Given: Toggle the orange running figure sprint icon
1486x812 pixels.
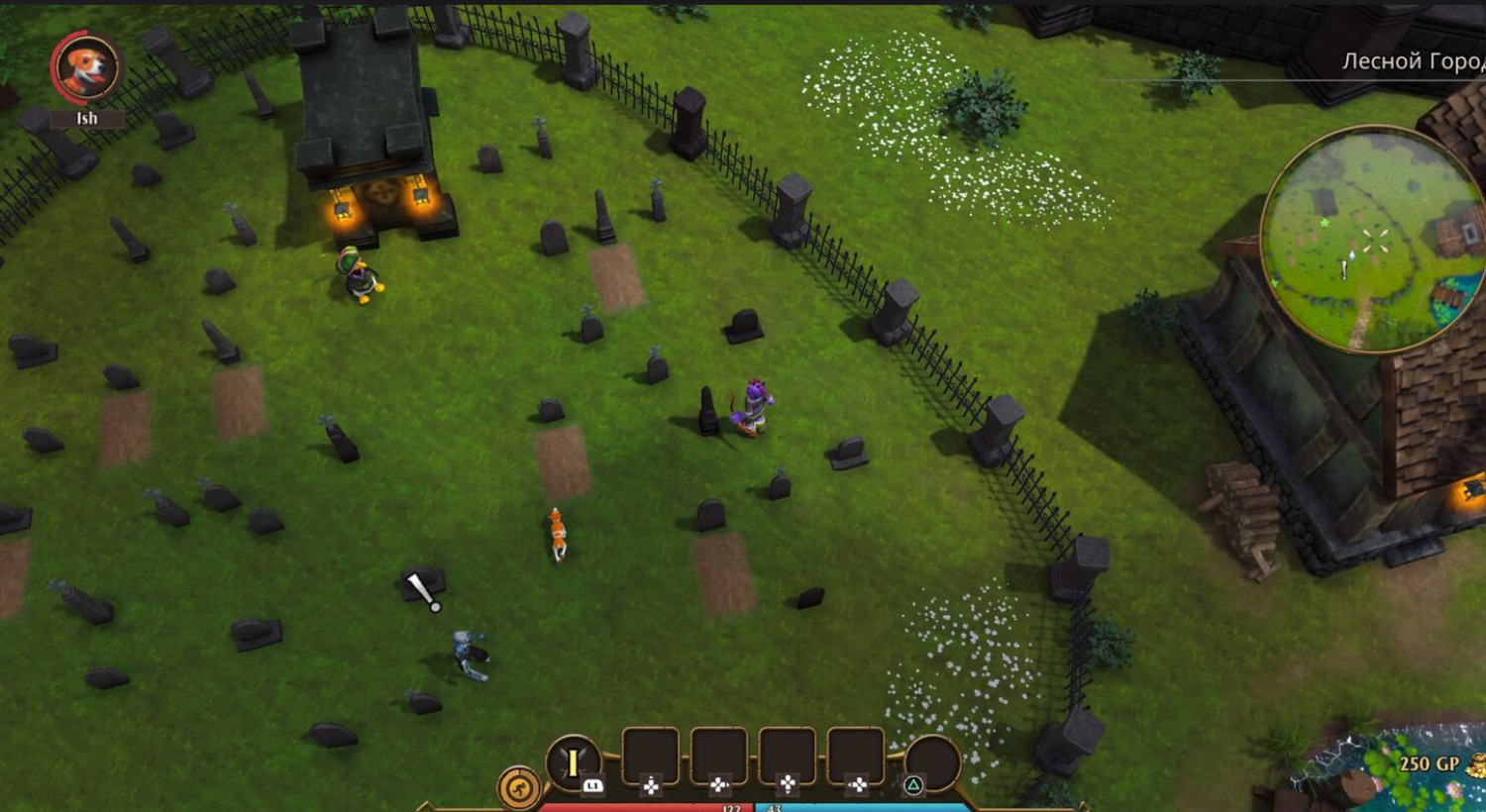Looking at the screenshot, I should (519, 788).
